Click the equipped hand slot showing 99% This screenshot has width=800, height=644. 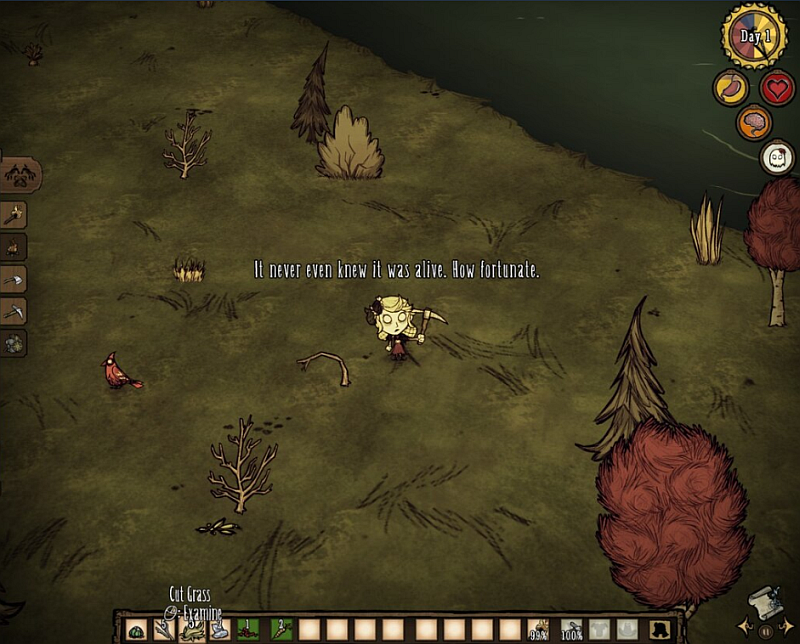pyautogui.click(x=539, y=630)
